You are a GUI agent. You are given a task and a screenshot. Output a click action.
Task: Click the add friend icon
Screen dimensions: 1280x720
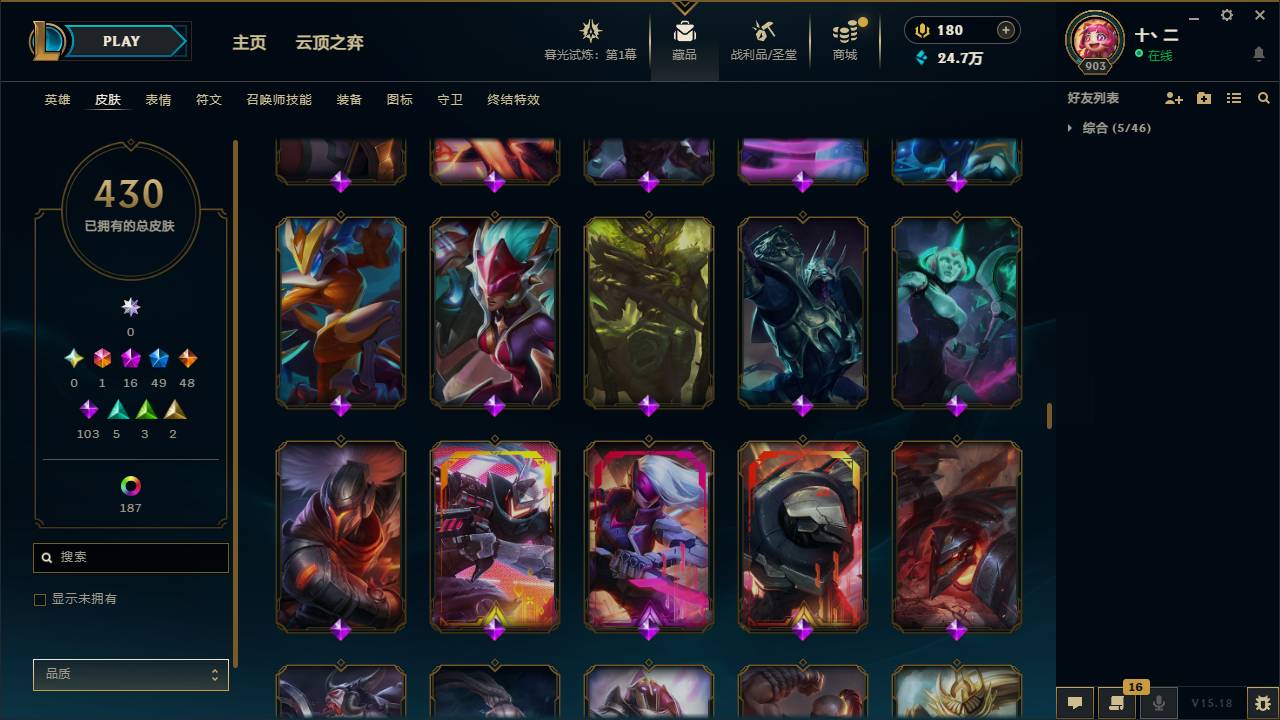1173,98
